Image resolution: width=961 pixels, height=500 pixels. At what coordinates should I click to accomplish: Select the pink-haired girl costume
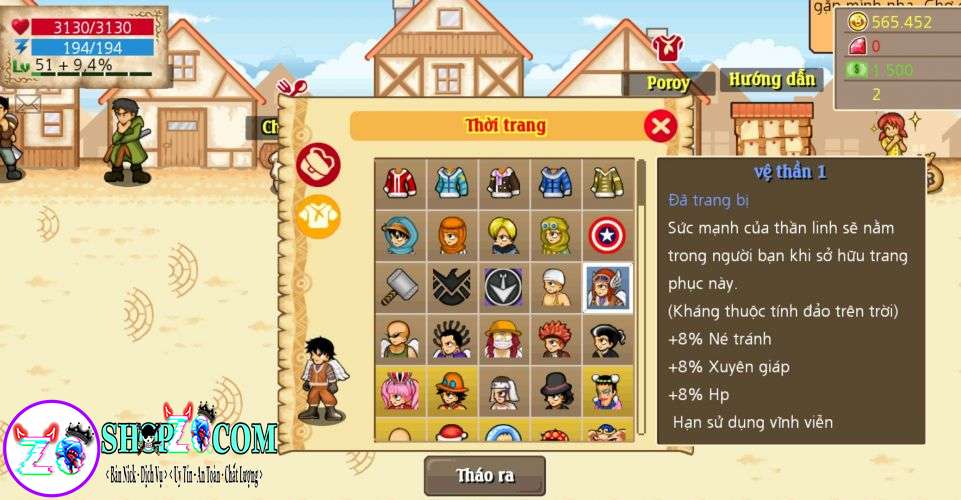[x=400, y=390]
